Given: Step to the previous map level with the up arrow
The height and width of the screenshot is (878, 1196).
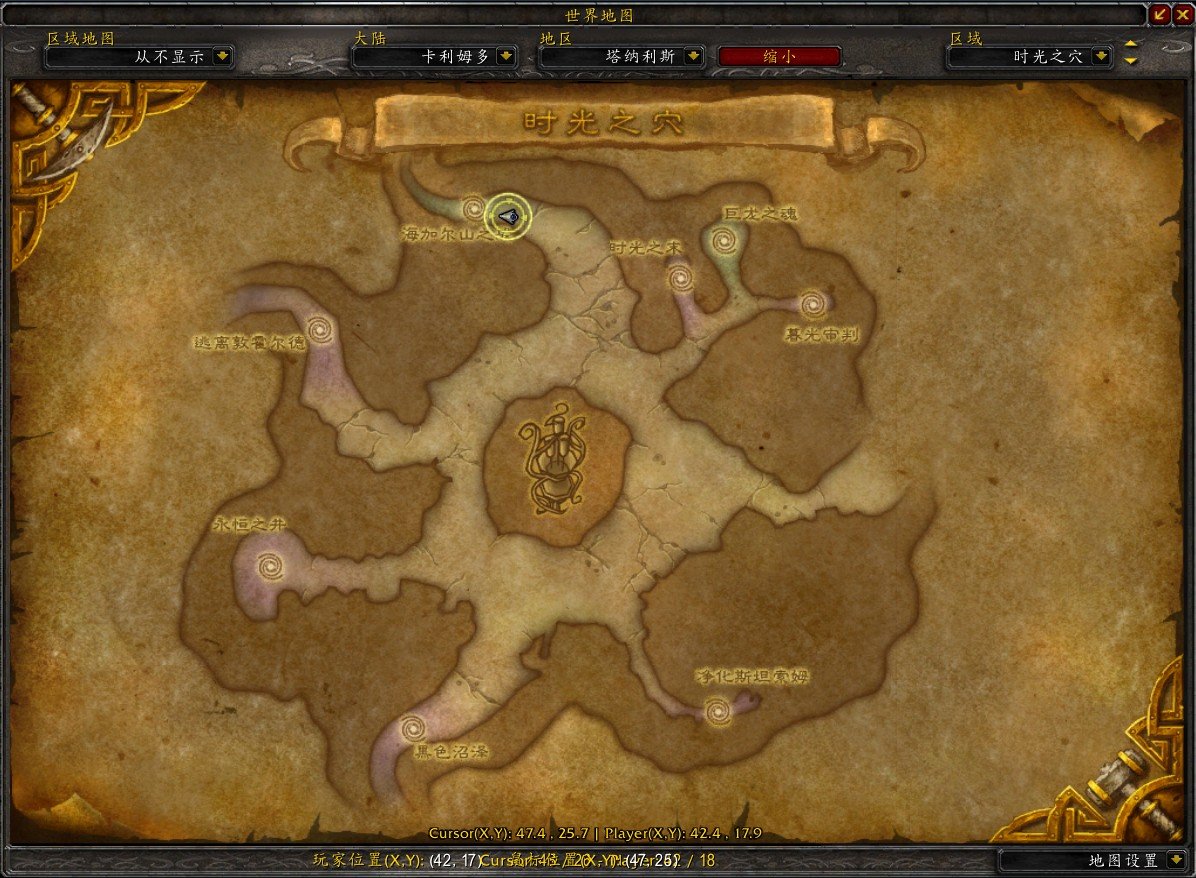Looking at the screenshot, I should pos(1131,45).
